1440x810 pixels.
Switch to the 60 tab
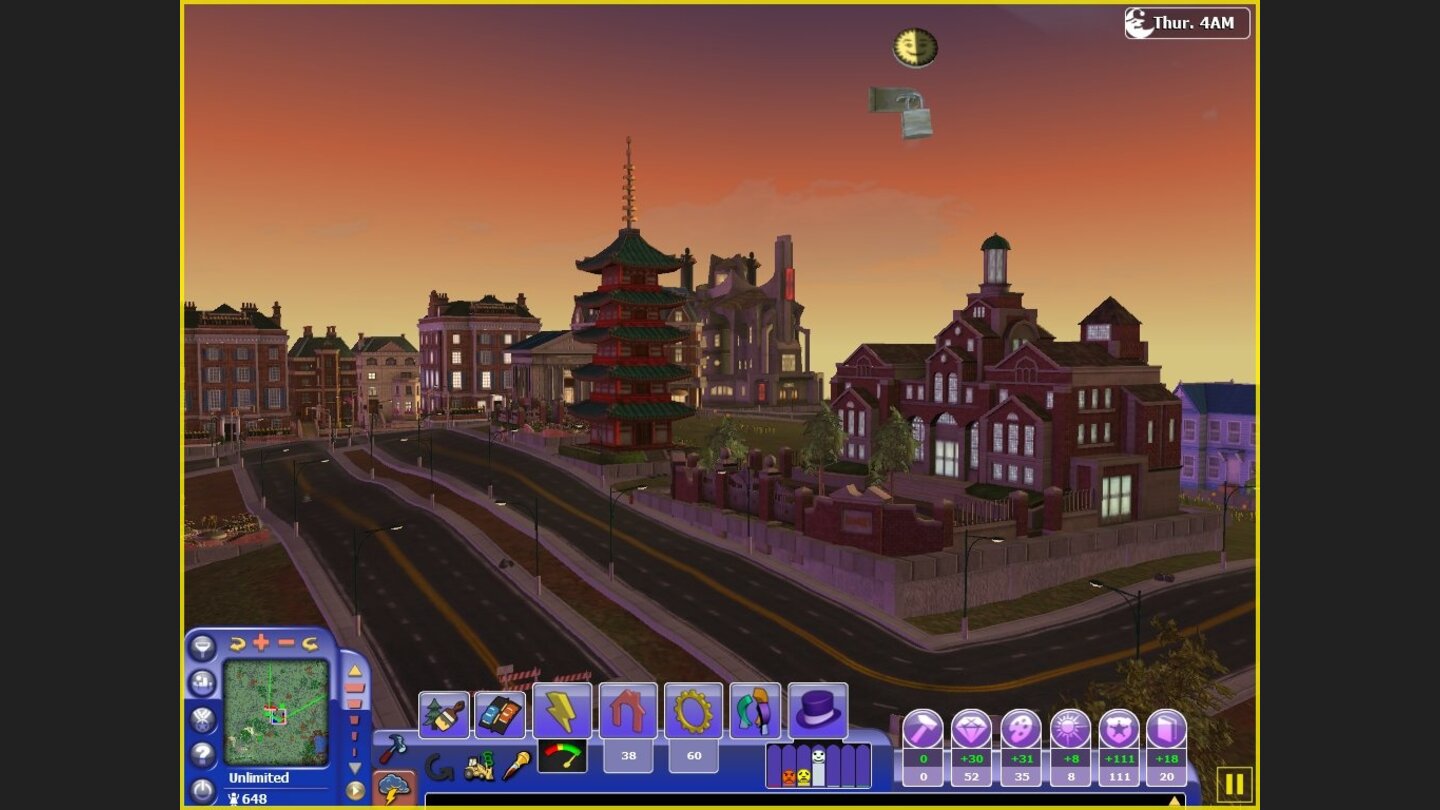[x=693, y=756]
